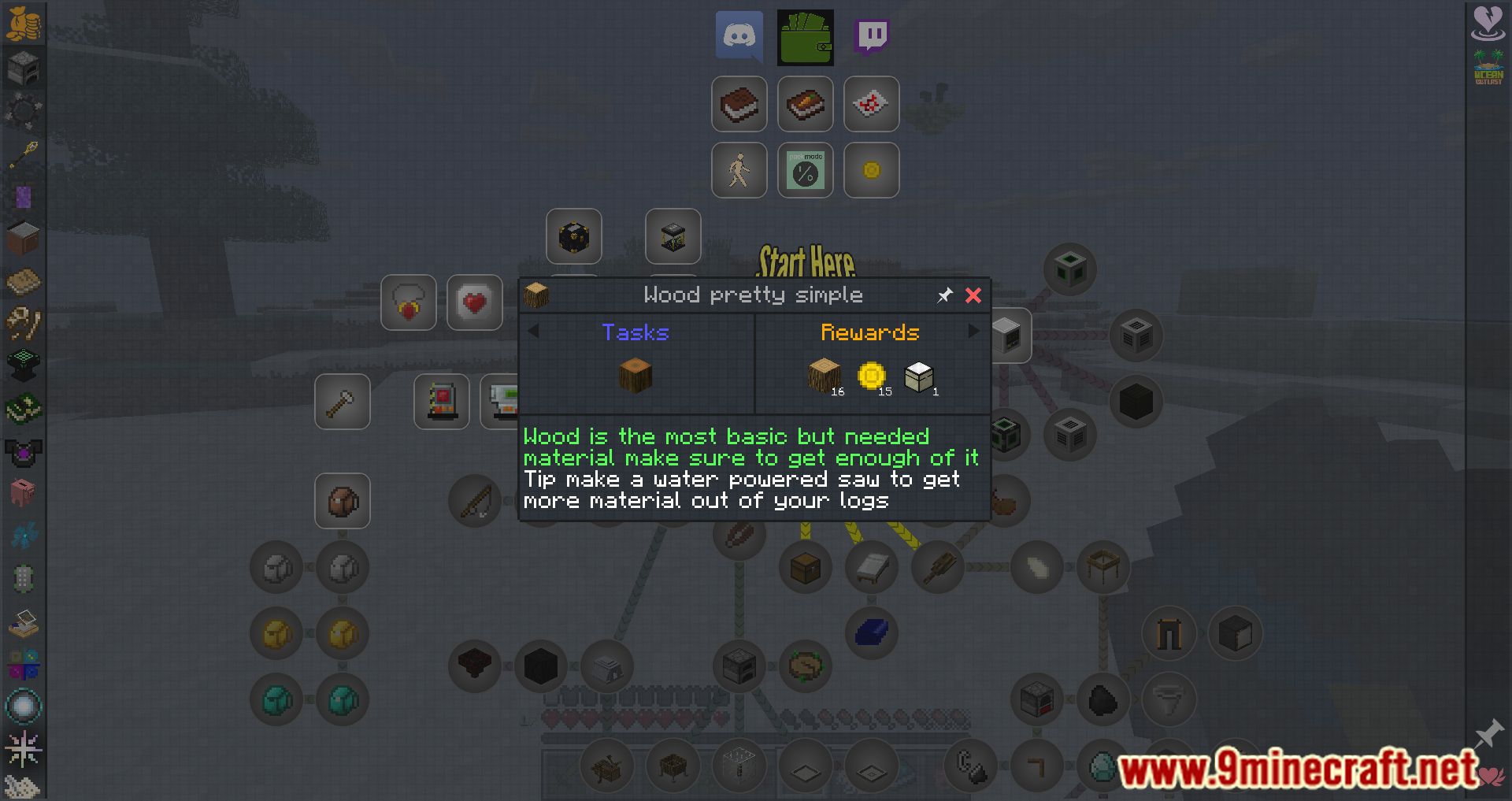
Task: Open the Discord icon at the top
Action: 739,36
